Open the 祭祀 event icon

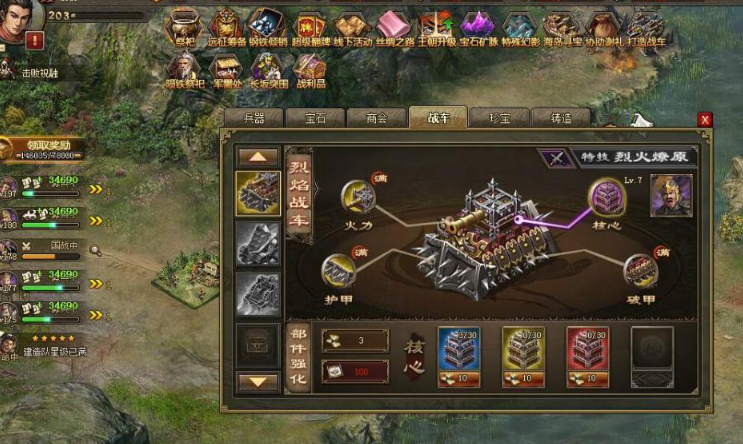click(184, 27)
